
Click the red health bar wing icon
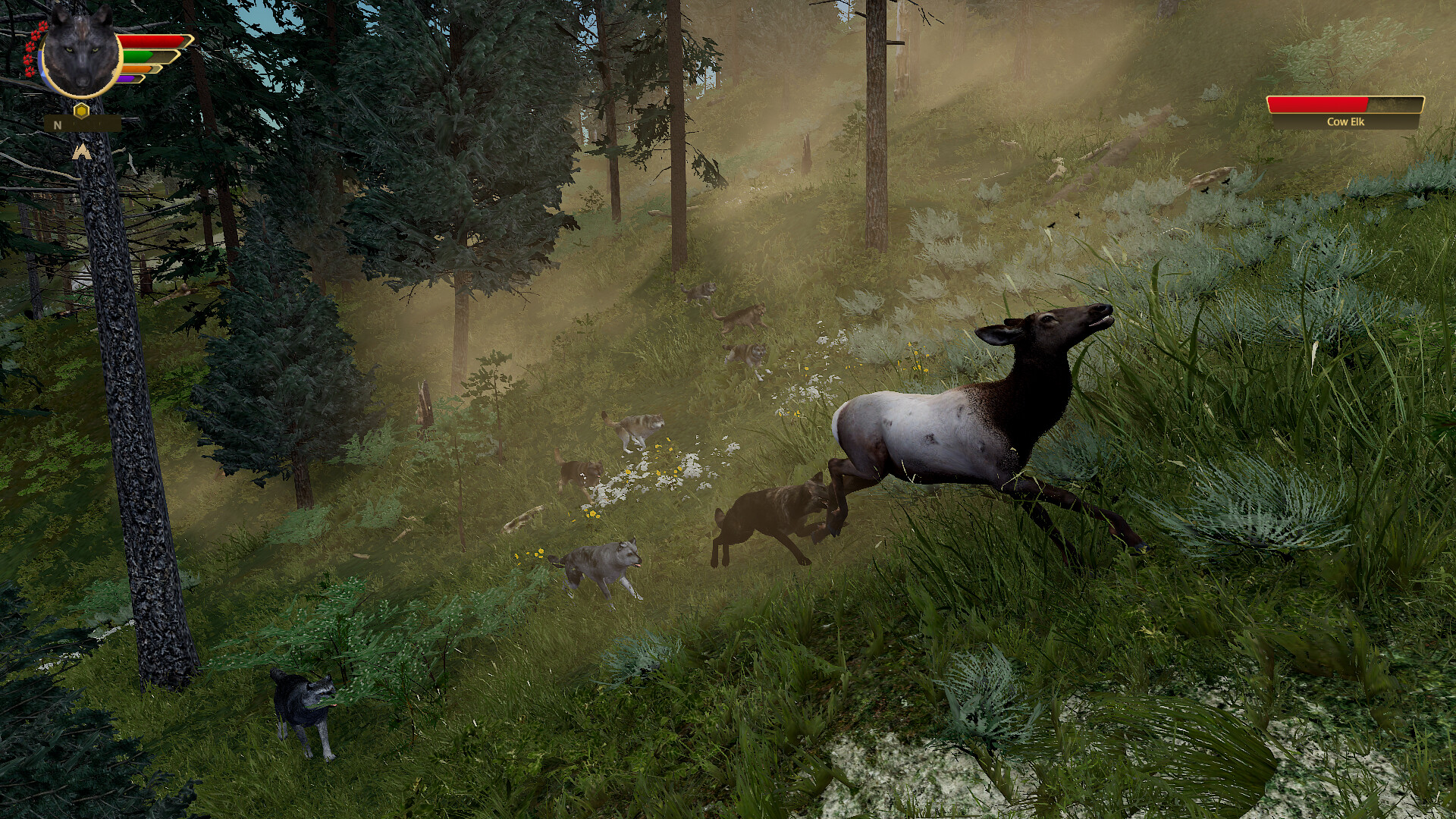coord(152,41)
